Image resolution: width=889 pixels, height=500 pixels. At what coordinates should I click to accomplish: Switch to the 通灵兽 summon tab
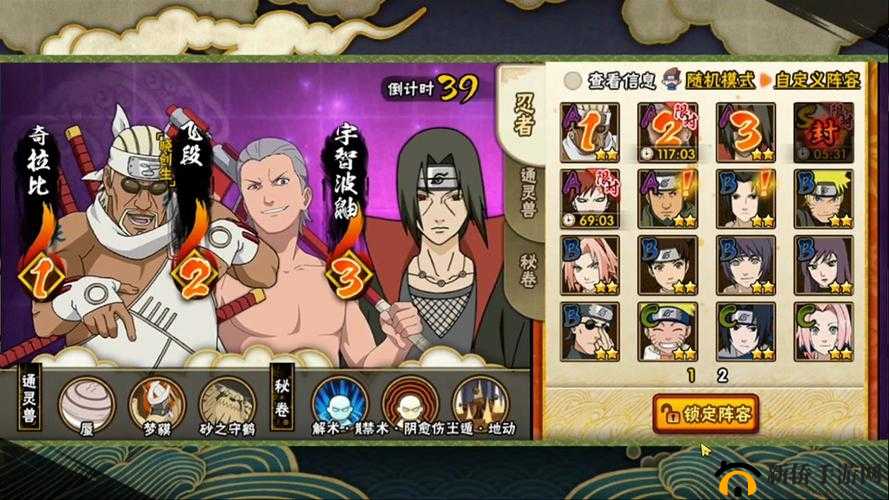(527, 195)
